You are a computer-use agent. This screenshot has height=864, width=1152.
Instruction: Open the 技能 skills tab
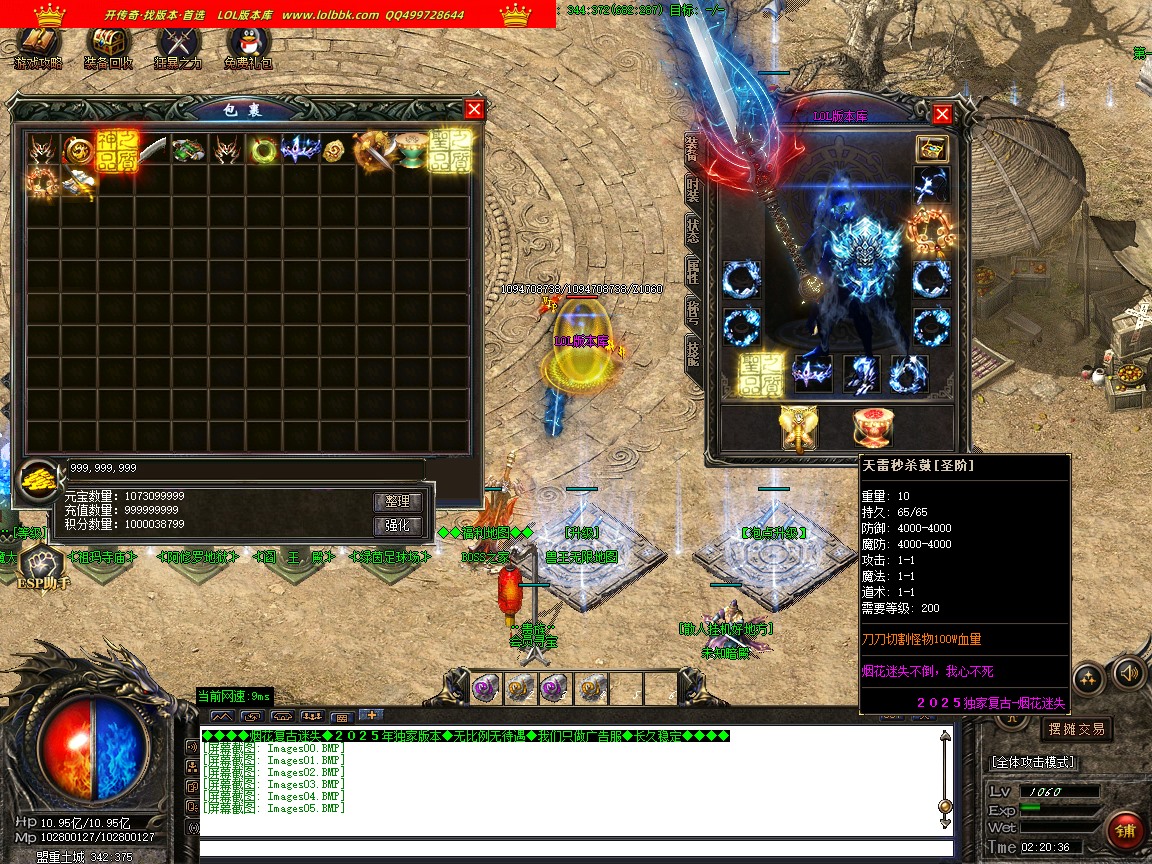click(692, 351)
